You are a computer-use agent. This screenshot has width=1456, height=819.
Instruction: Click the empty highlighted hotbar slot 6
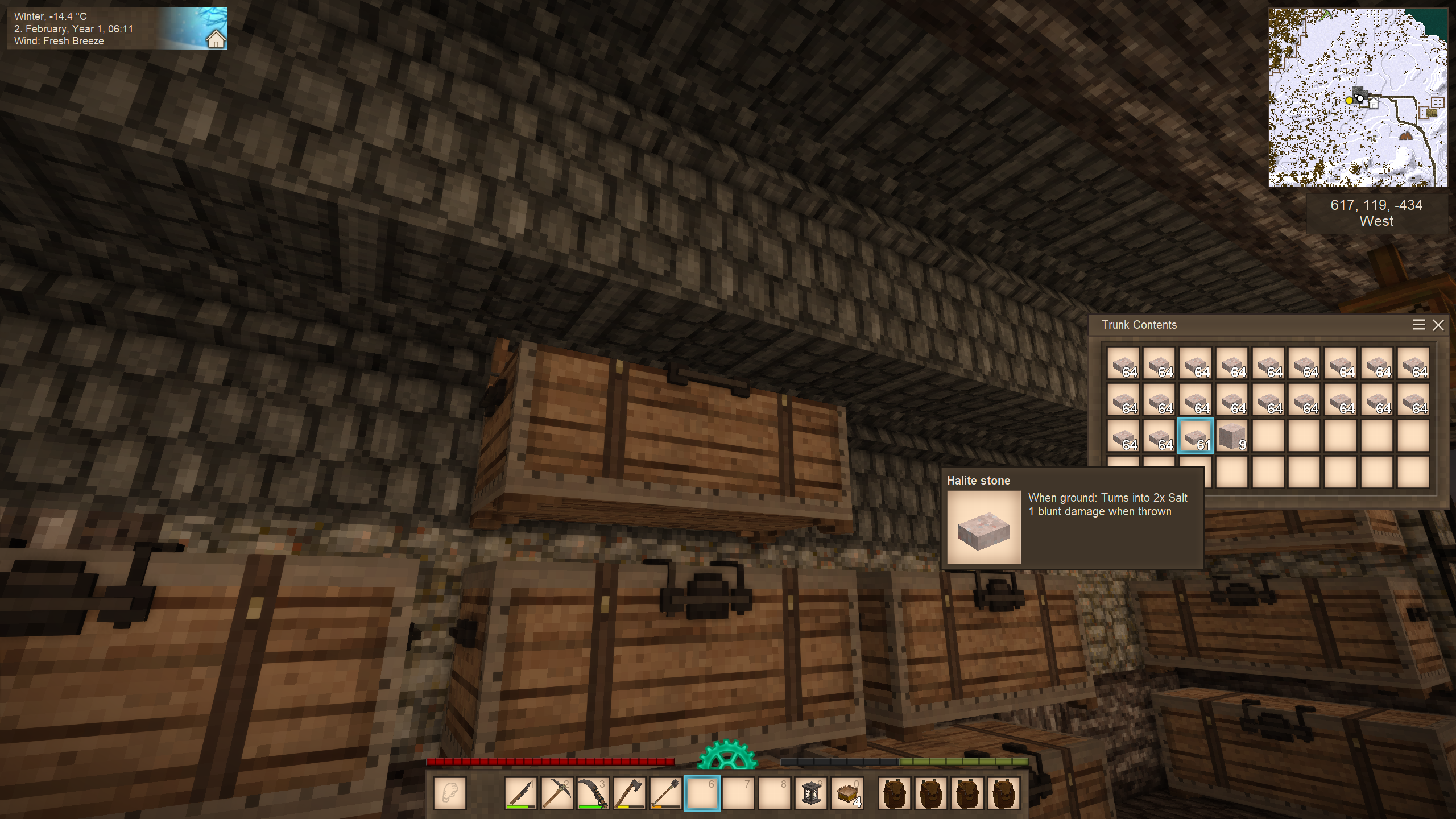pos(702,793)
